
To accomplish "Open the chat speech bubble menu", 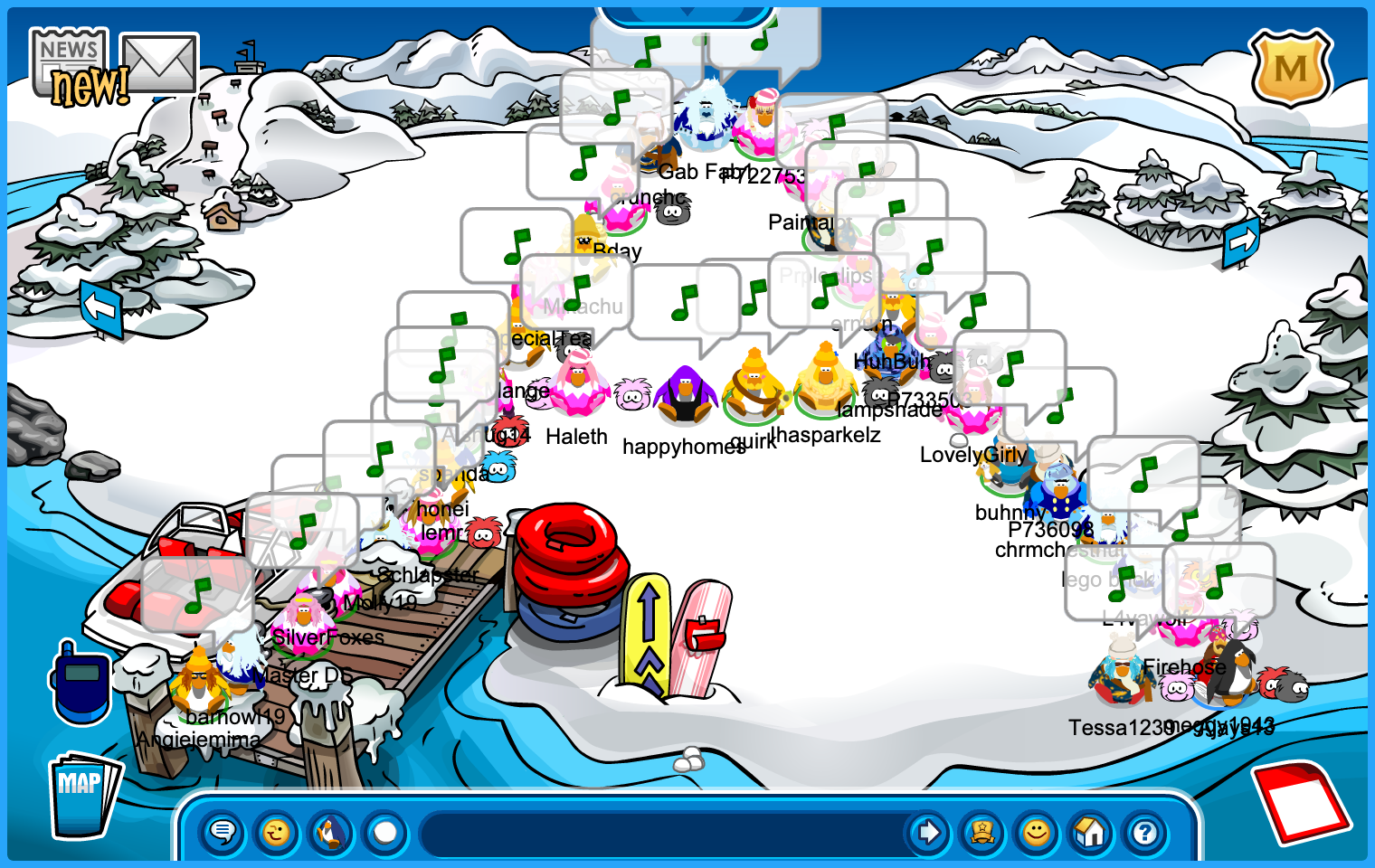I will (x=223, y=832).
